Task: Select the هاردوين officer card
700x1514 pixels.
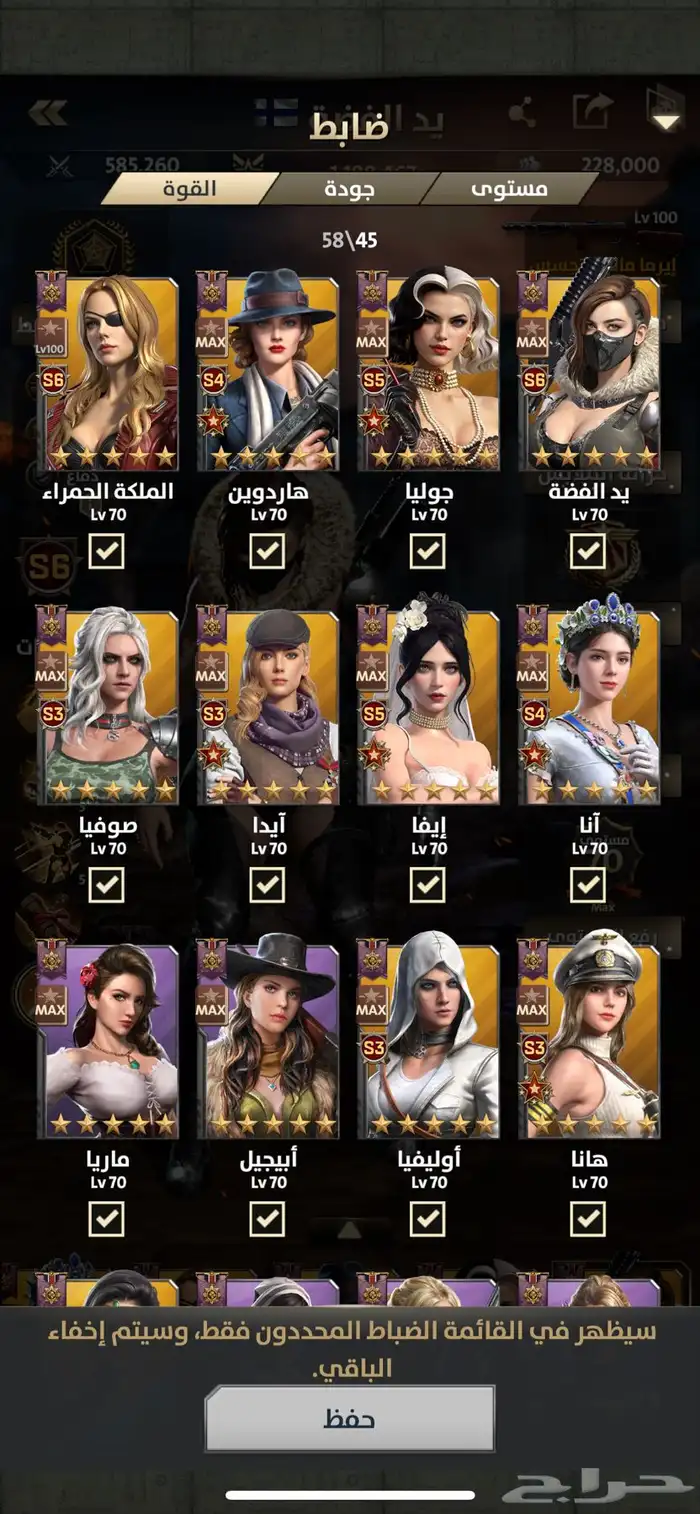Action: 267,372
